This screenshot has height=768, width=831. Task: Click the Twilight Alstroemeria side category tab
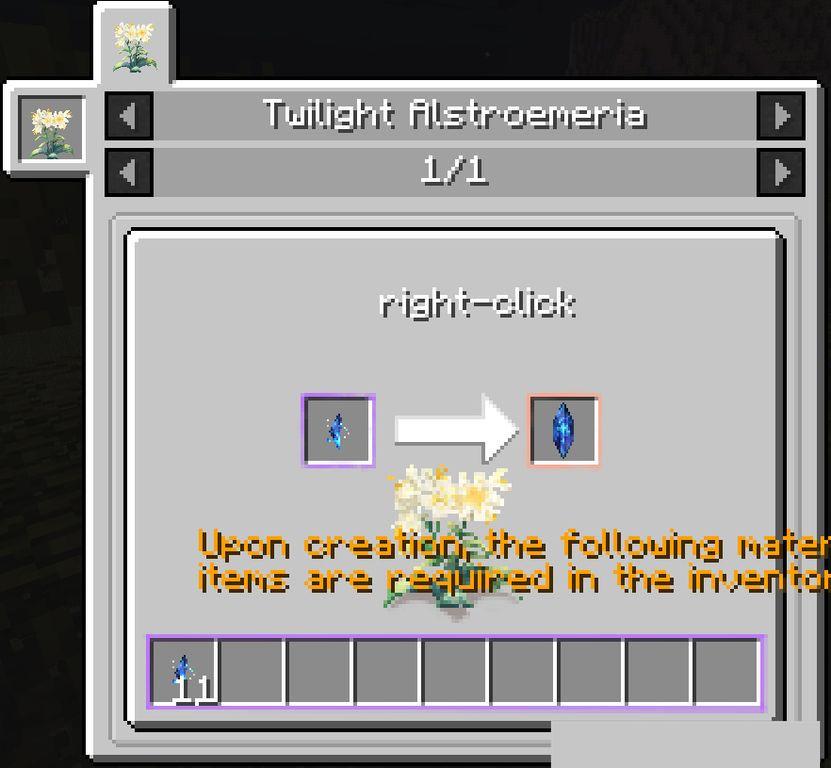(x=50, y=128)
